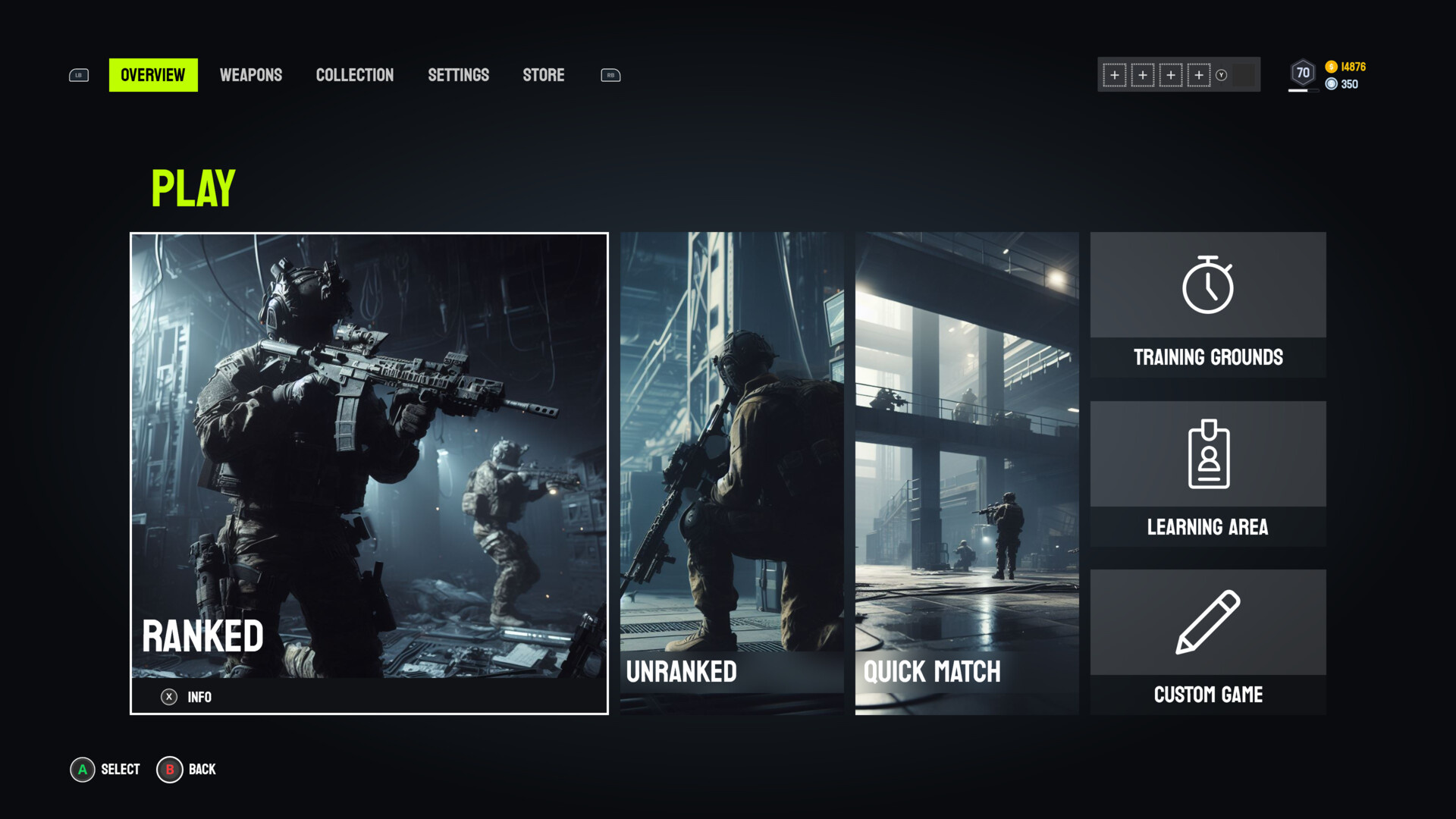Viewport: 1456px width, 819px height.
Task: Click the silver coin balance of 350
Action: click(1348, 85)
